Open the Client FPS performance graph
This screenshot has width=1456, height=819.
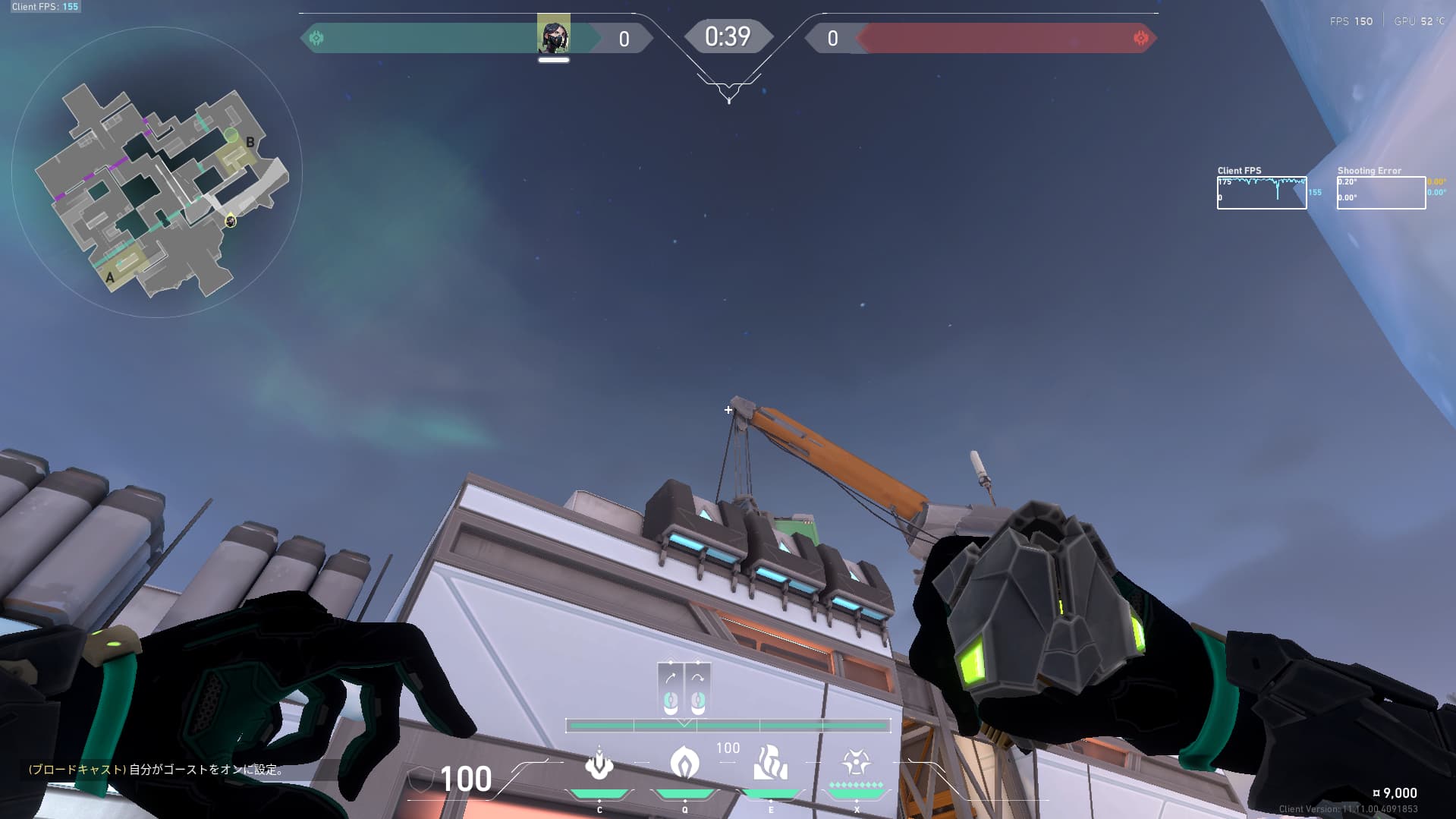[1262, 193]
